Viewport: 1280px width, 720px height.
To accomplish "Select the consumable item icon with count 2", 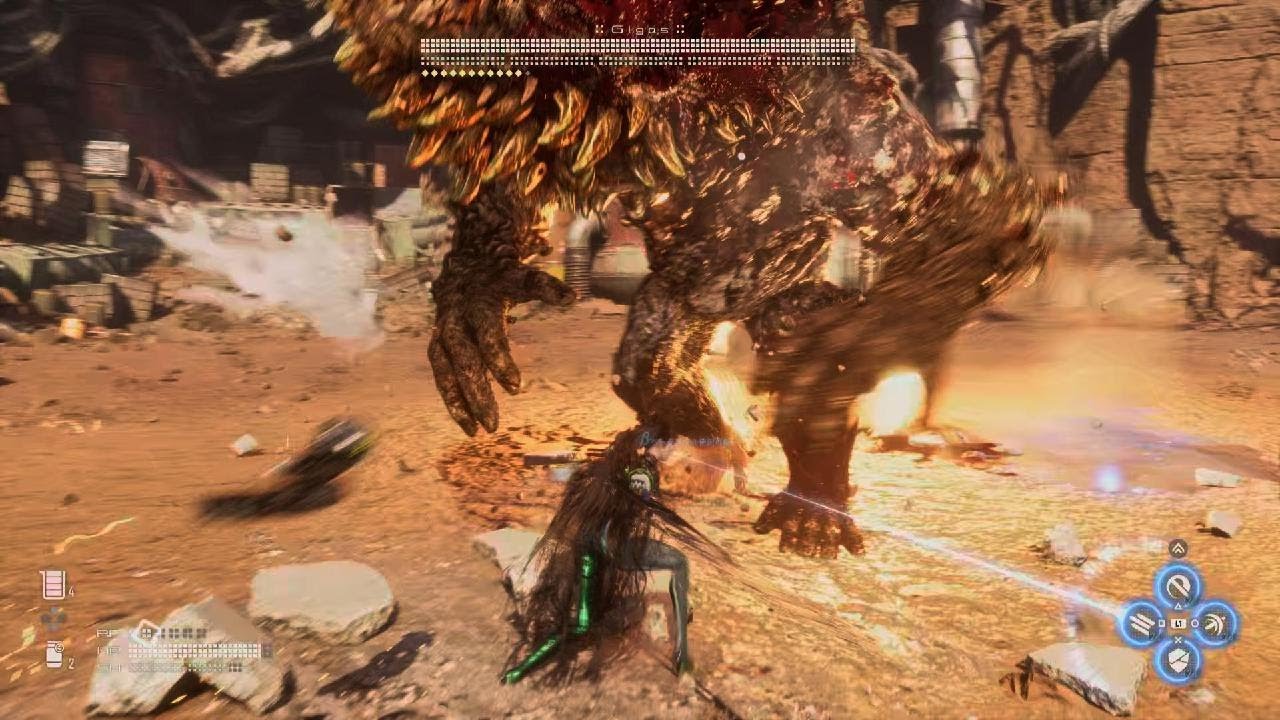I will pyautogui.click(x=54, y=654).
